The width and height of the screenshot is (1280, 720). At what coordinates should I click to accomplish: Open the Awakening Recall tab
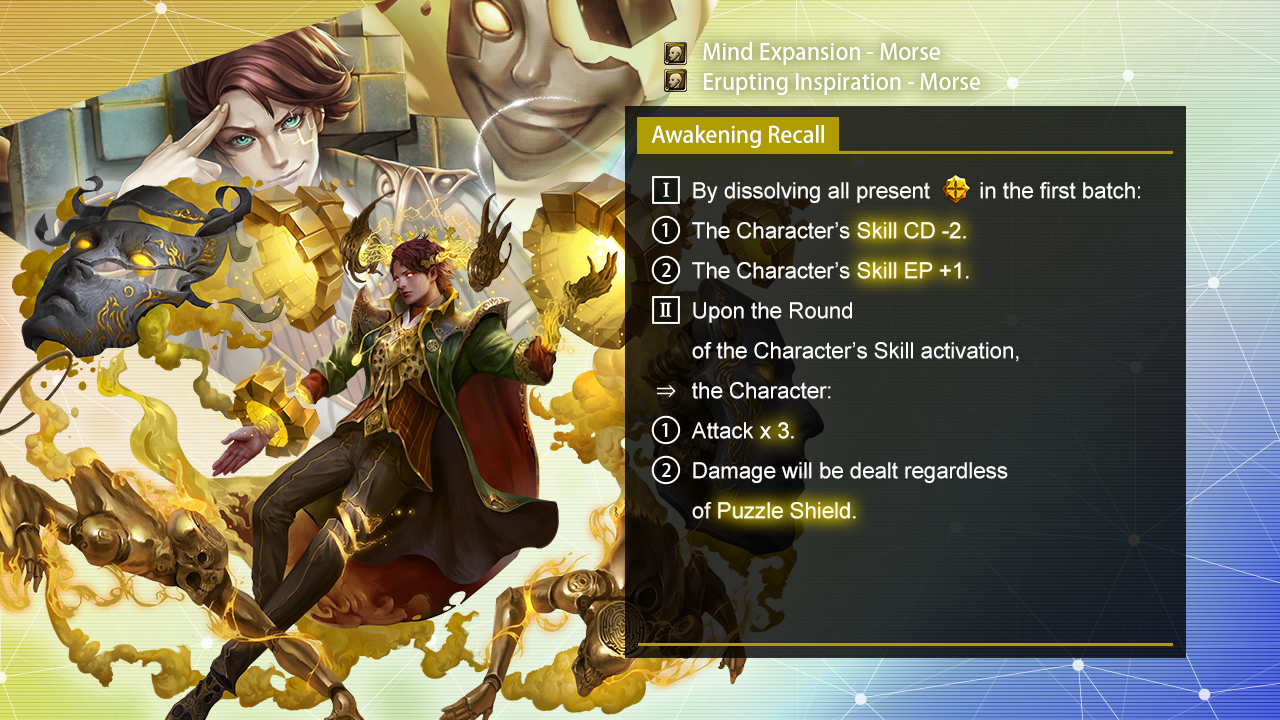tap(738, 135)
